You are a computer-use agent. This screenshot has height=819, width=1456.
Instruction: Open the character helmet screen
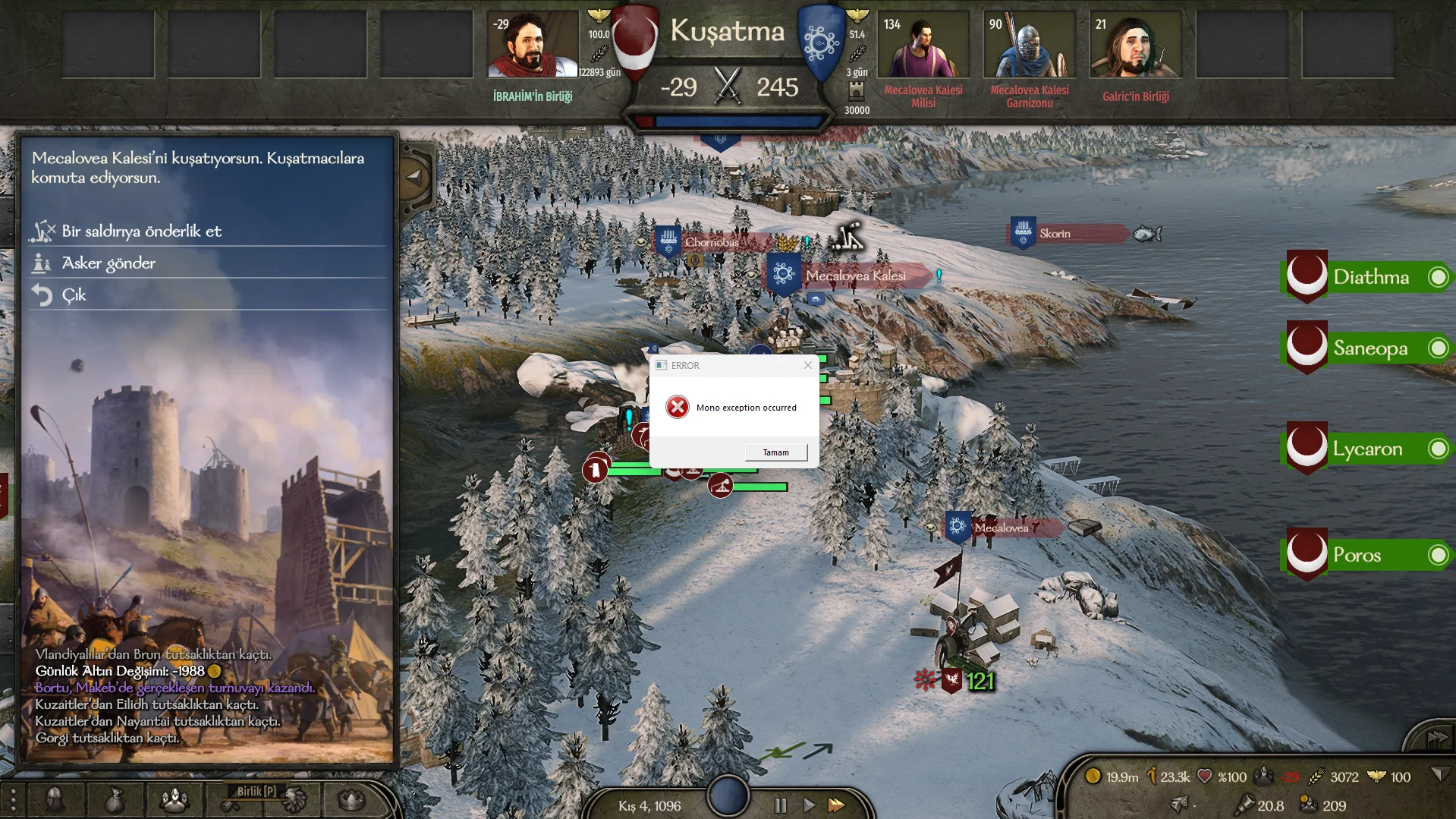[55, 799]
